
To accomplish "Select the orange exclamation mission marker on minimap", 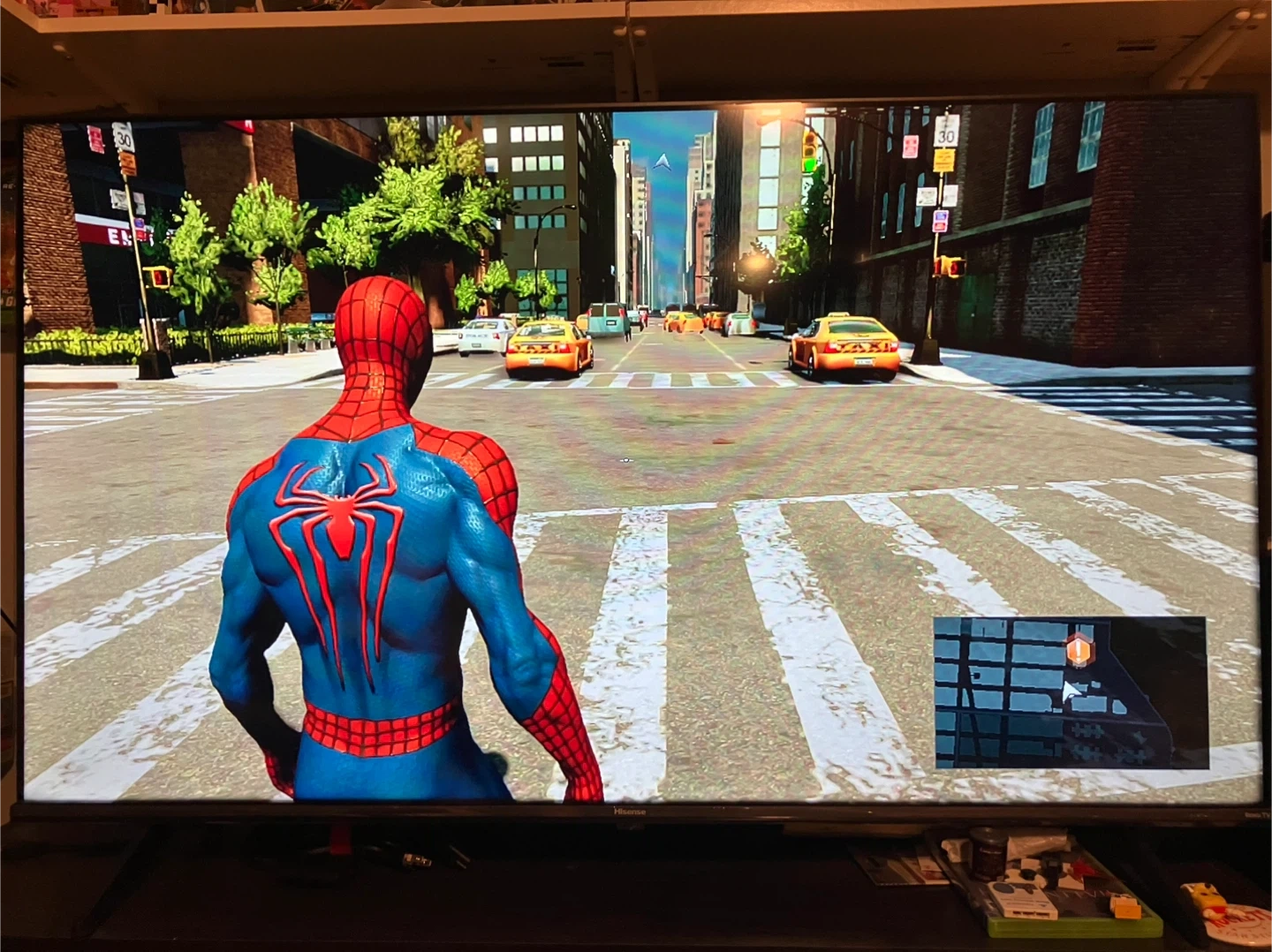I will click(x=1079, y=652).
